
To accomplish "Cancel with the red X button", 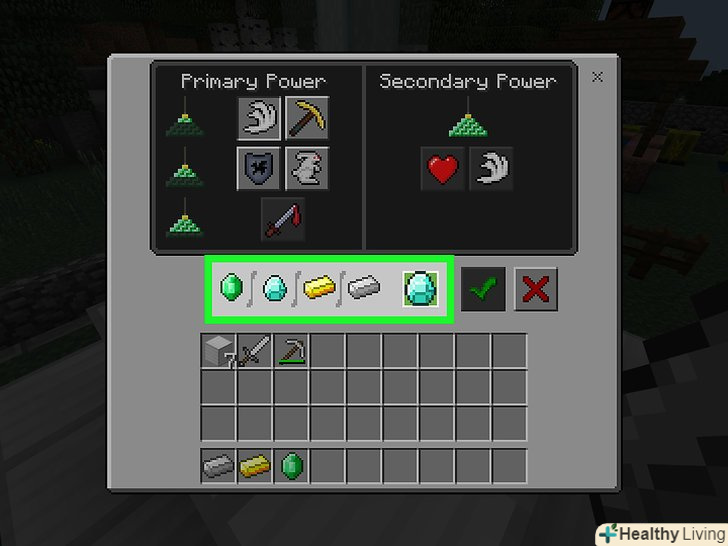I will pyautogui.click(x=535, y=290).
